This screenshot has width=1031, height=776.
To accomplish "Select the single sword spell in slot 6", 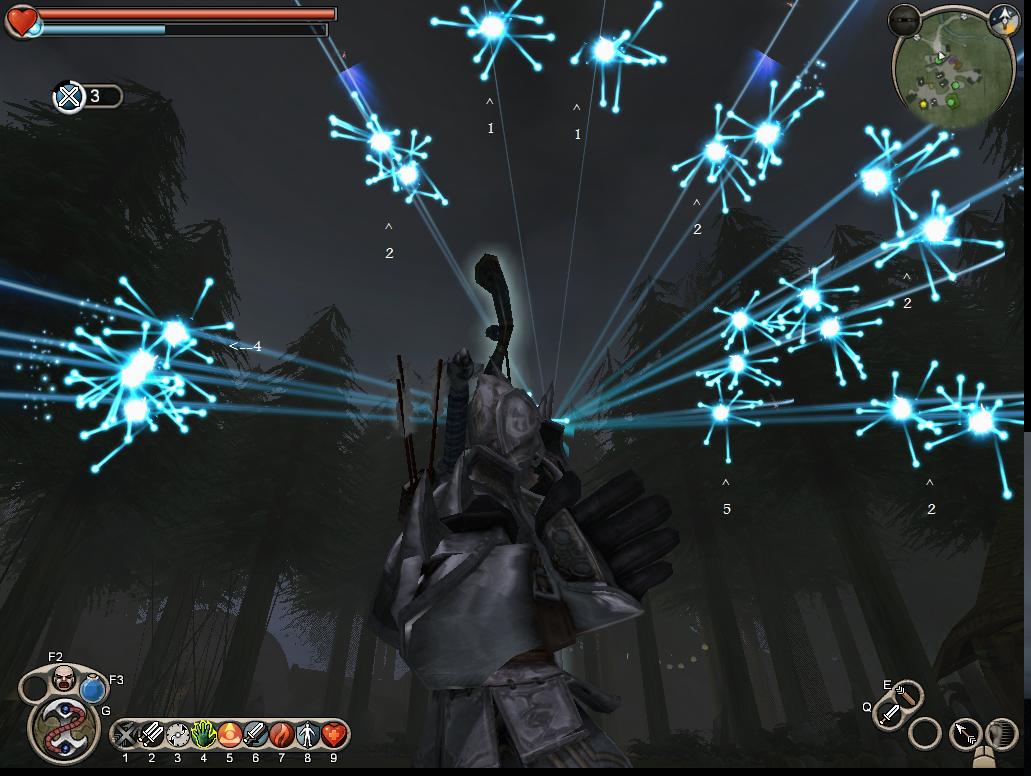I will 256,736.
